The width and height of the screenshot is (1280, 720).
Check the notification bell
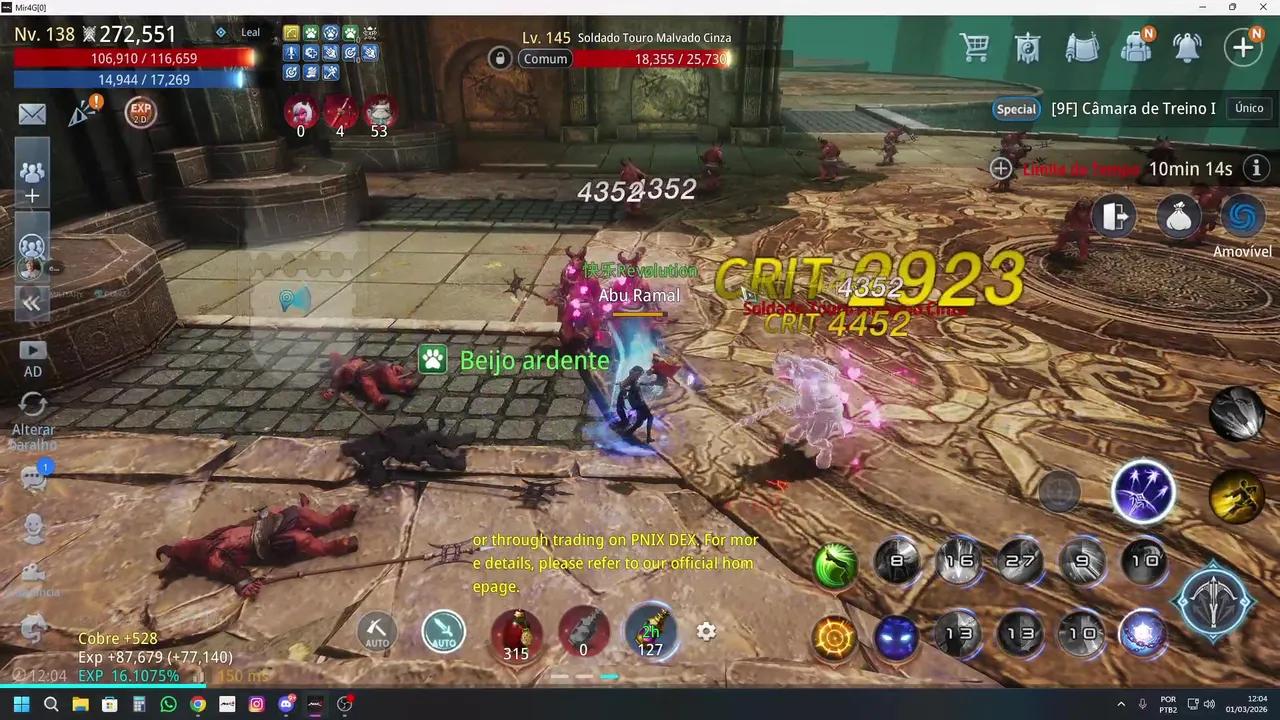(1186, 47)
